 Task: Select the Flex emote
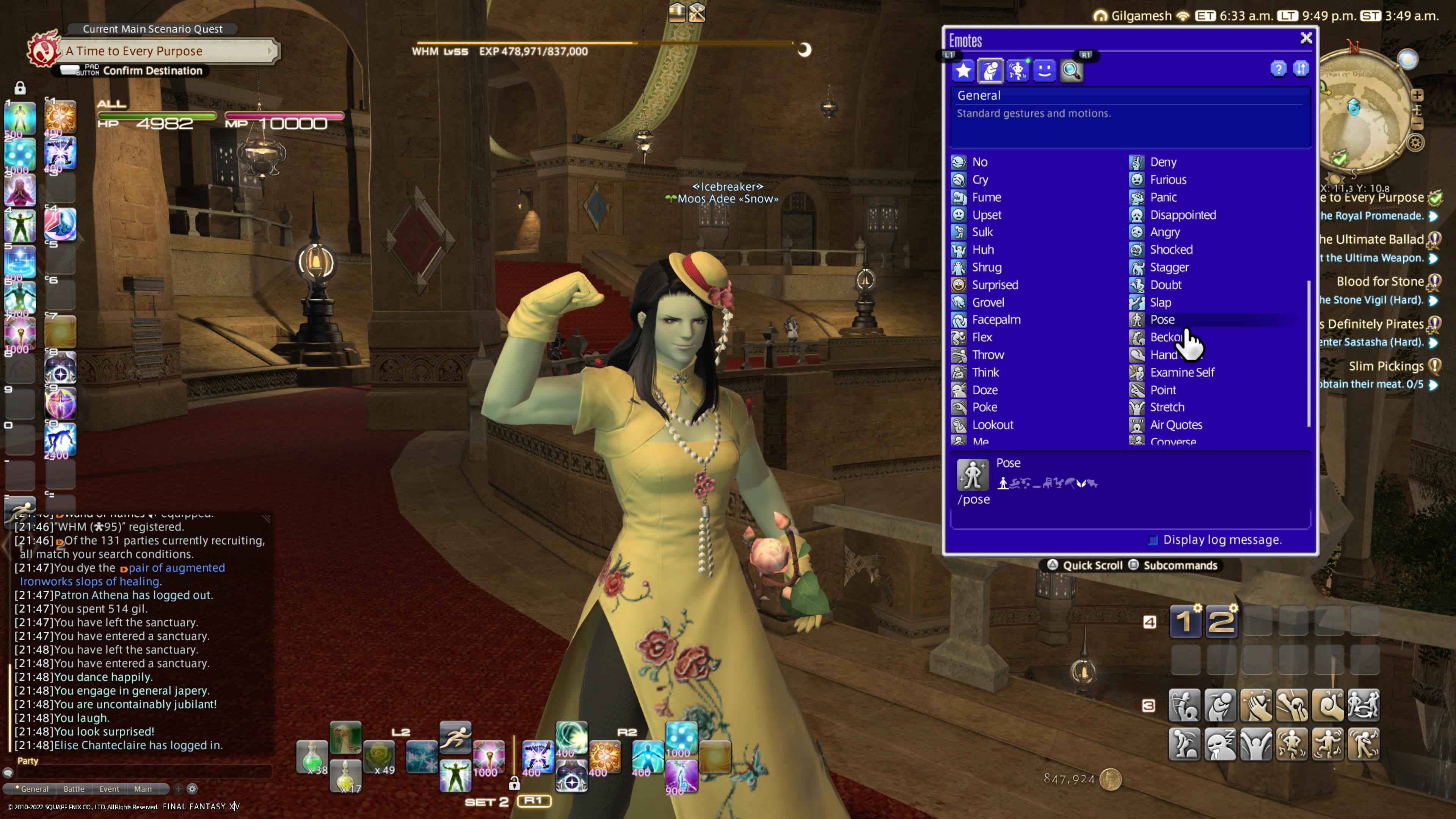[981, 337]
